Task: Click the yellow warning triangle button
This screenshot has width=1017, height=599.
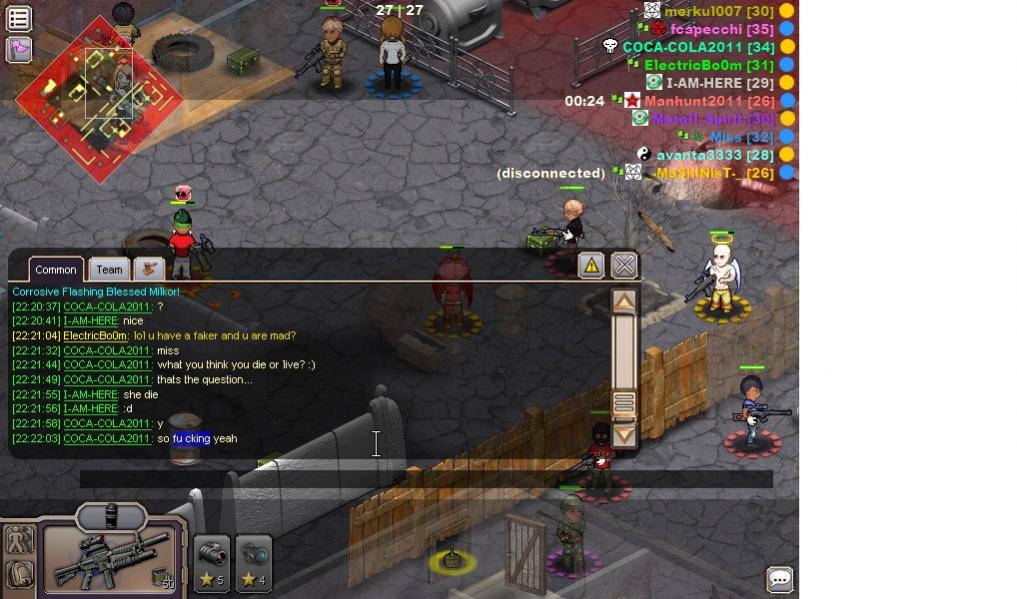Action: click(591, 265)
